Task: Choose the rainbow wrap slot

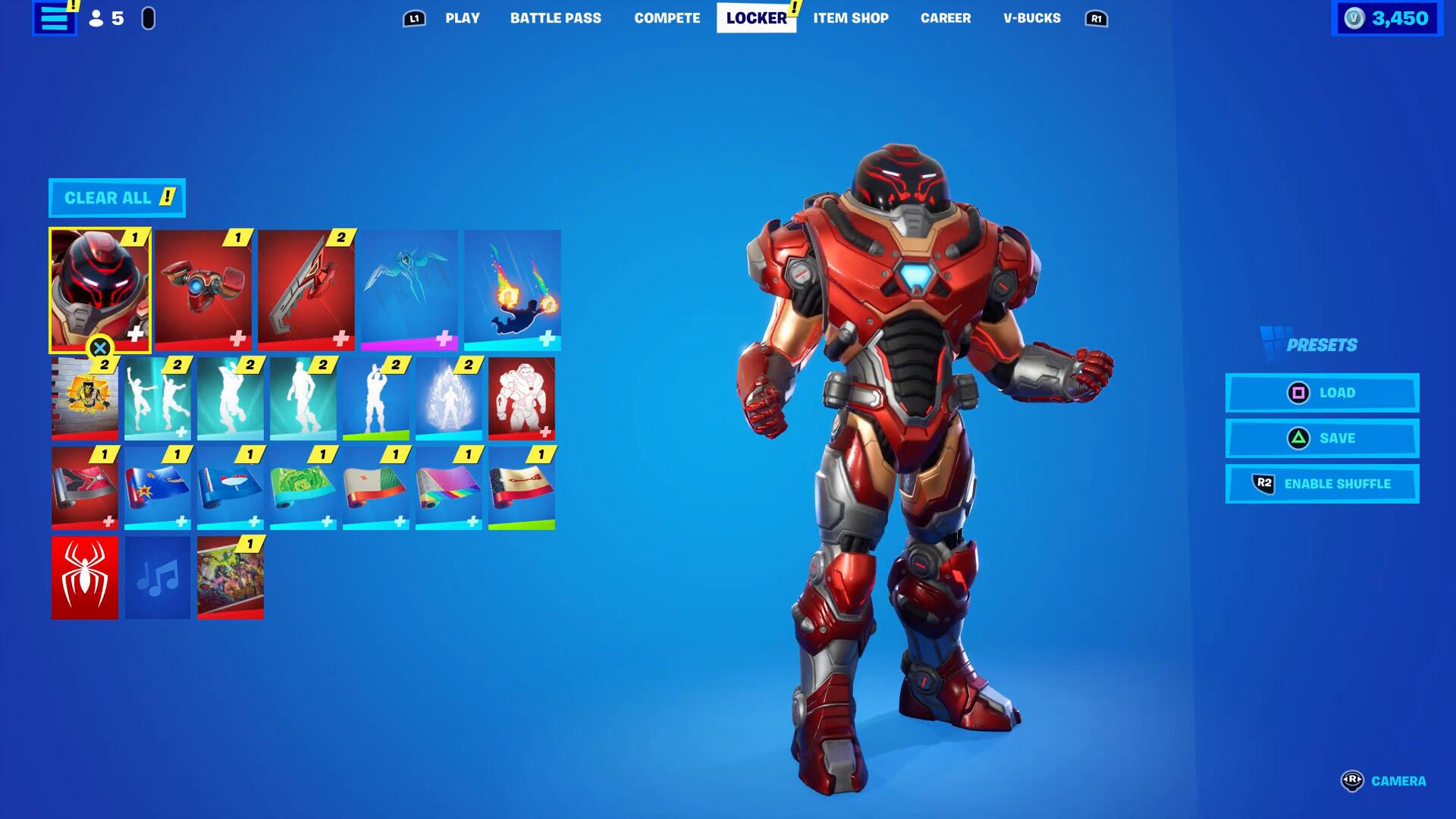Action: pos(449,488)
